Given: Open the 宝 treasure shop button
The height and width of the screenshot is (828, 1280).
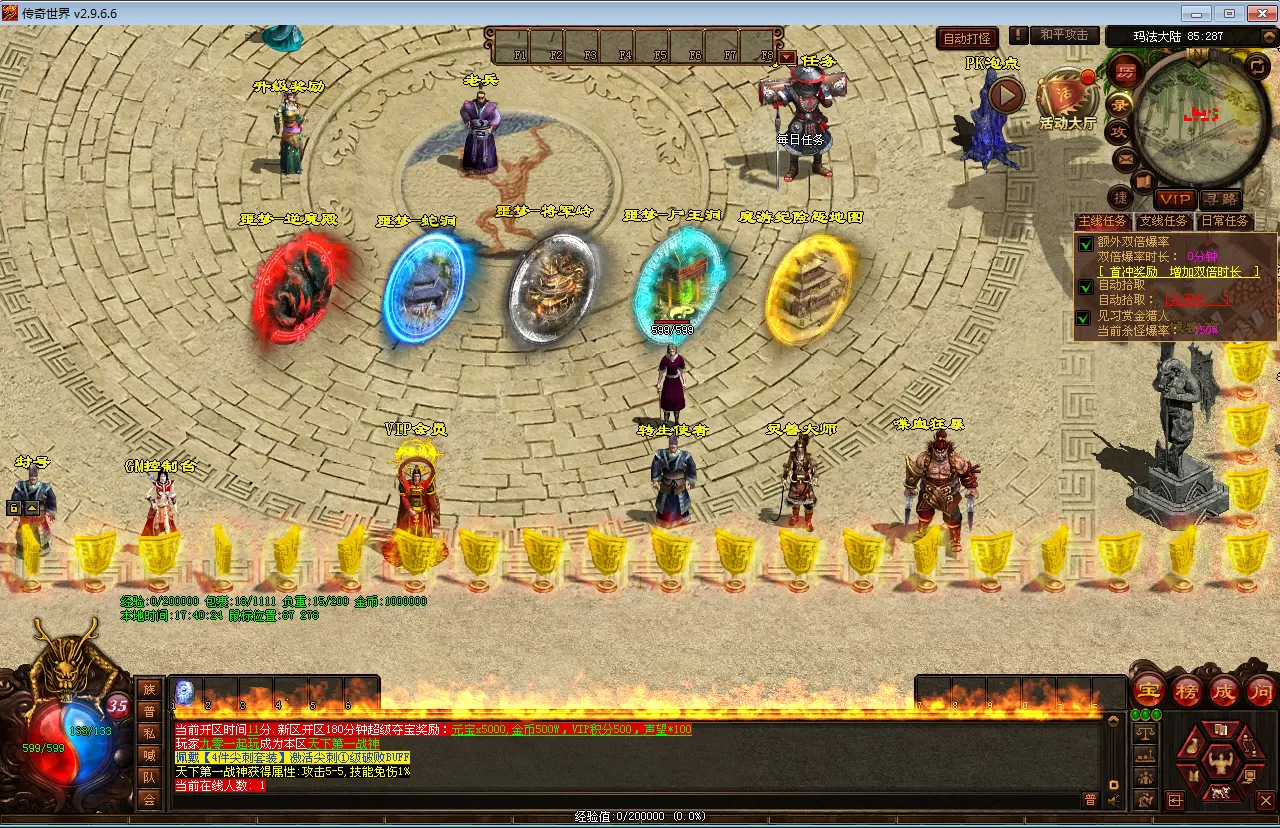Looking at the screenshot, I should (x=1149, y=690).
